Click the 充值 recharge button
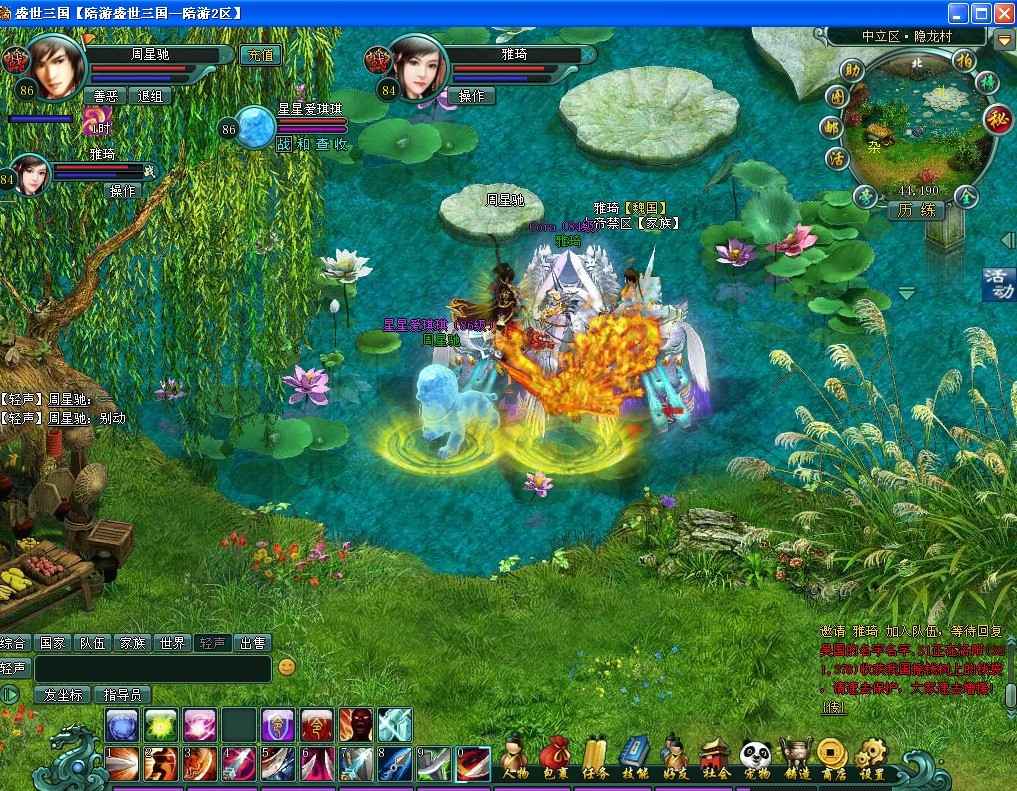The width and height of the screenshot is (1017, 791). (x=261, y=55)
